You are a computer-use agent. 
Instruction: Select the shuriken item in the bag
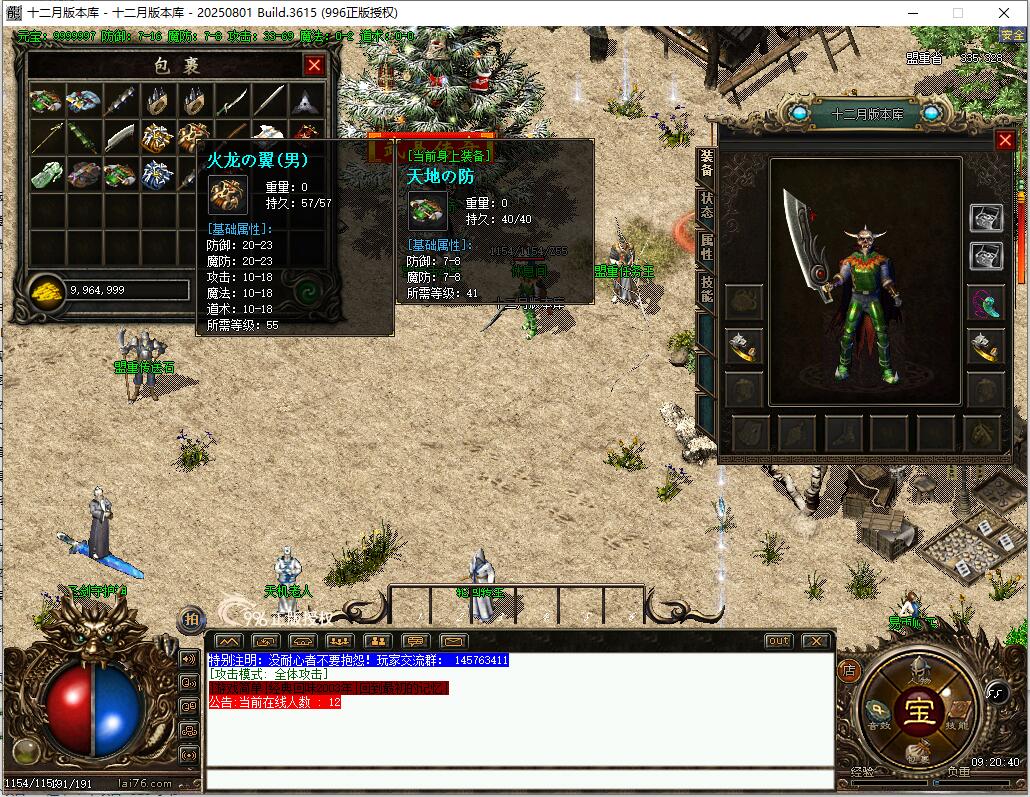click(x=306, y=101)
